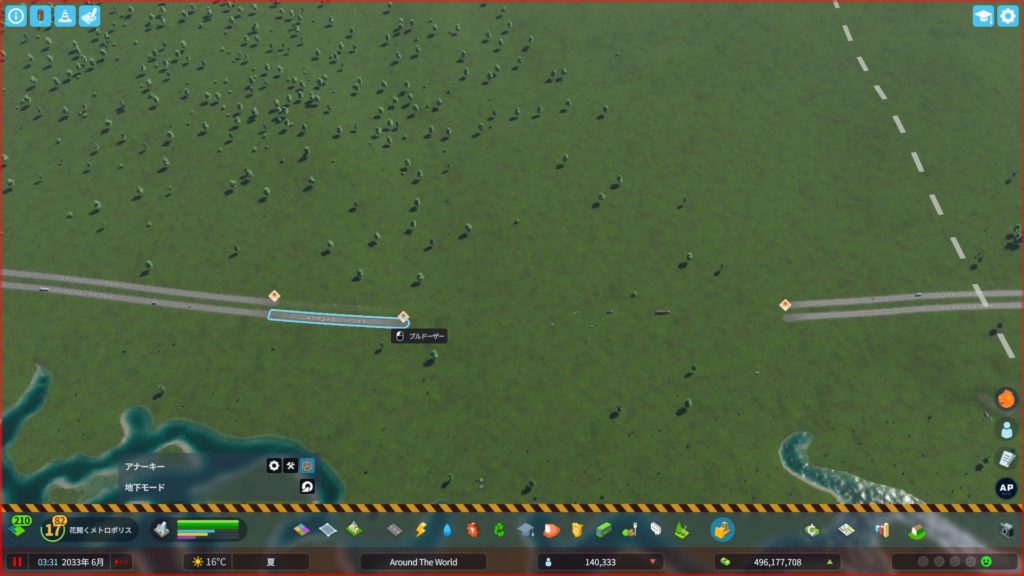Open the population 140,333 statistics

pos(600,562)
